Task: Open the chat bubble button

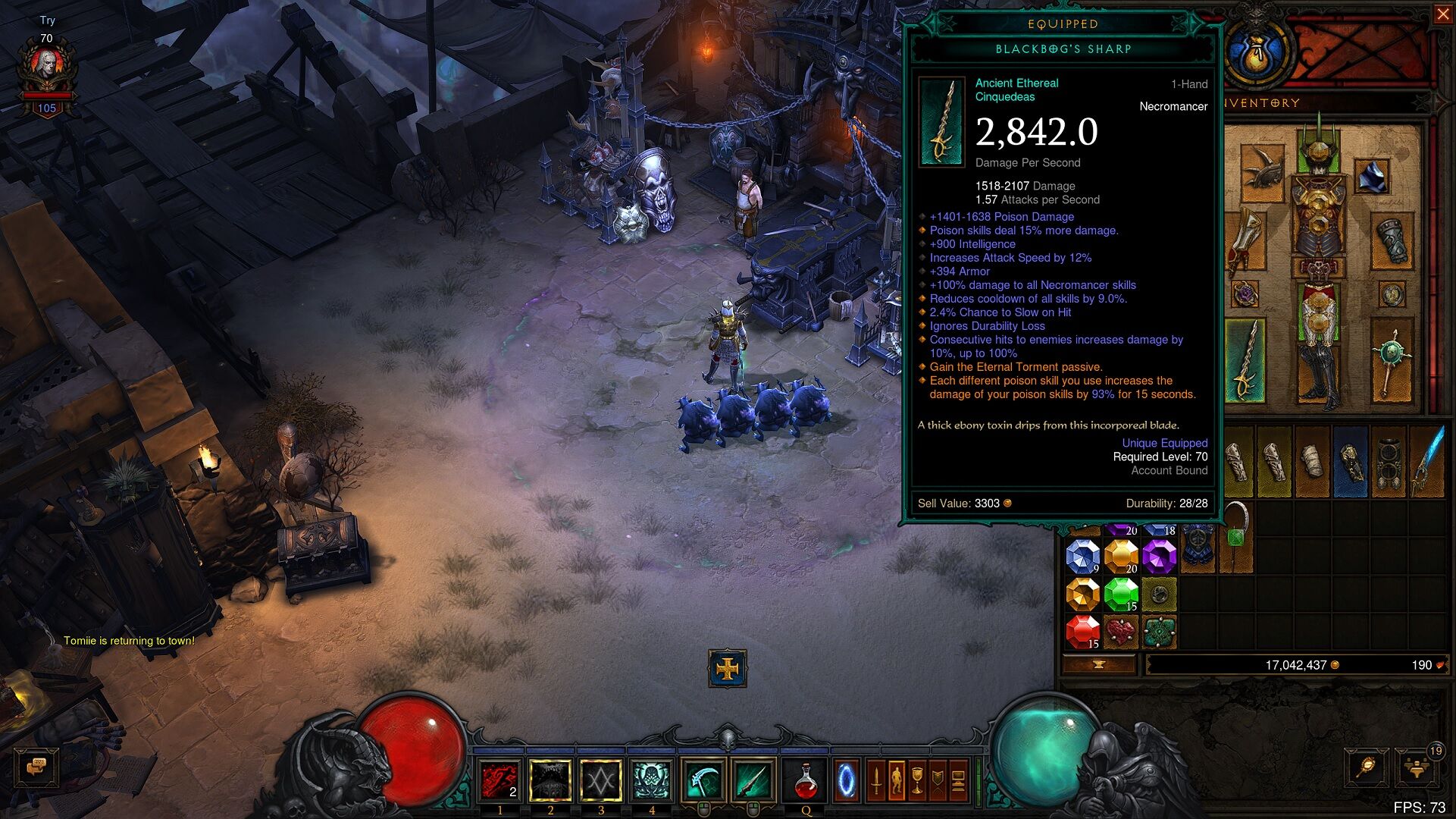Action: 36,767
